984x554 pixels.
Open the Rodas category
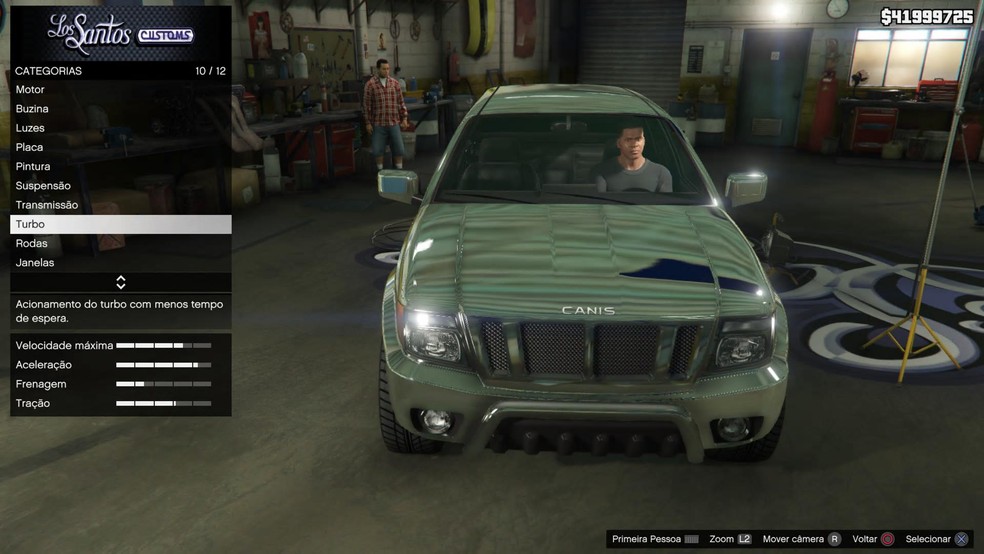[120, 243]
